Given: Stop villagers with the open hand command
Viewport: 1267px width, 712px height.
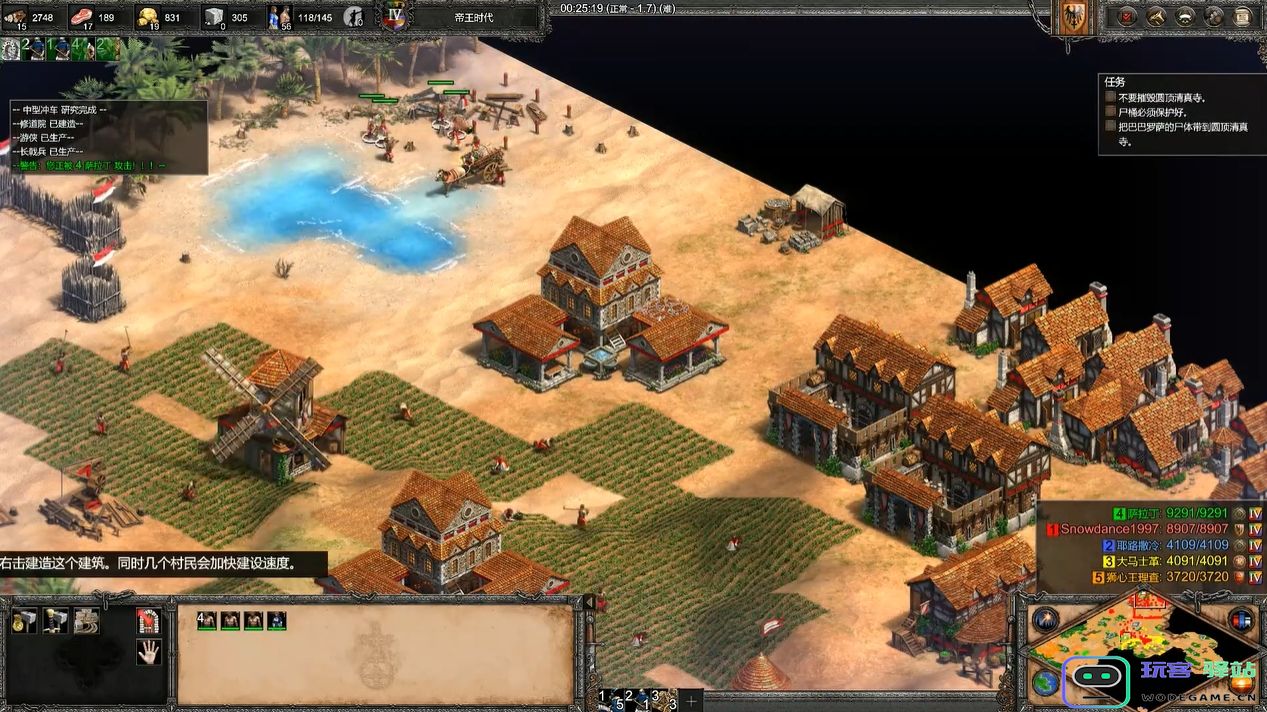Looking at the screenshot, I should pos(149,653).
